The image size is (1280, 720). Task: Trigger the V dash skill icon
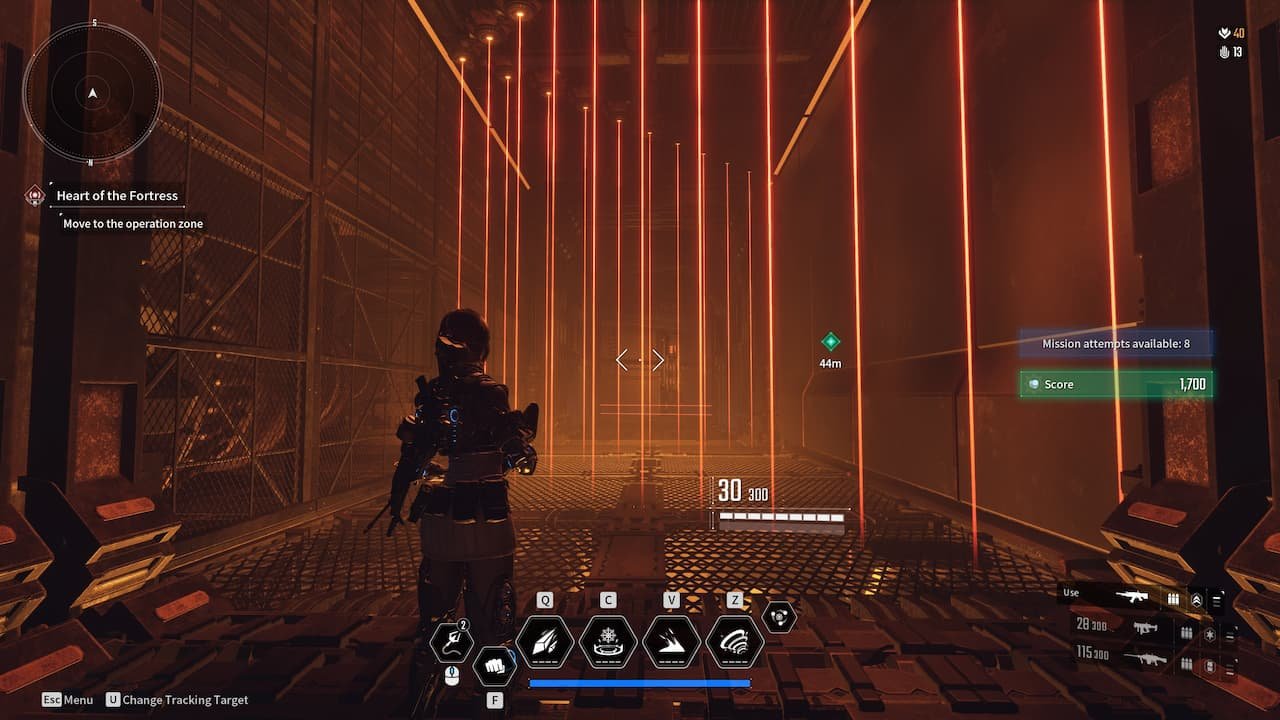click(x=670, y=643)
